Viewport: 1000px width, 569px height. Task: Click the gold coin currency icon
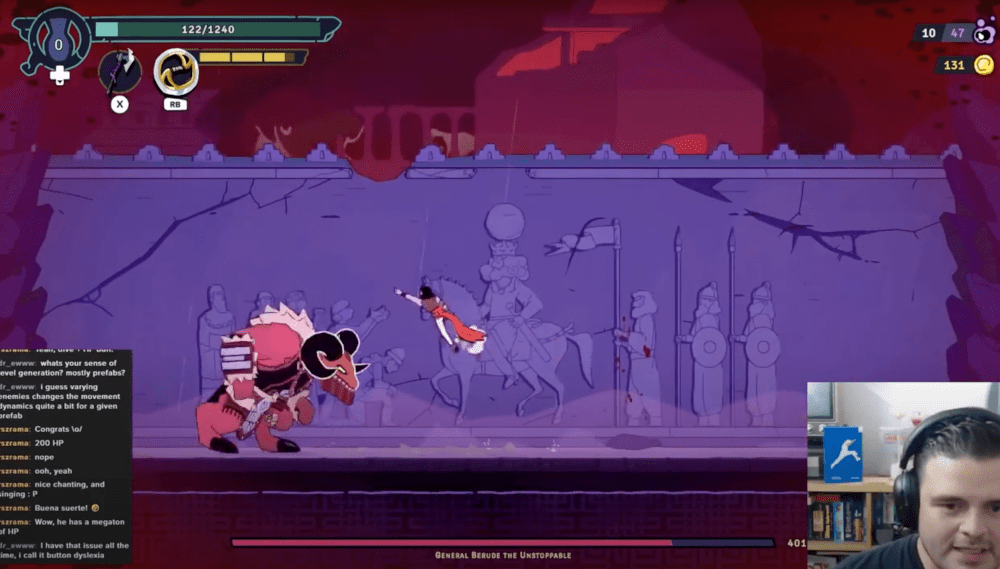tap(984, 65)
